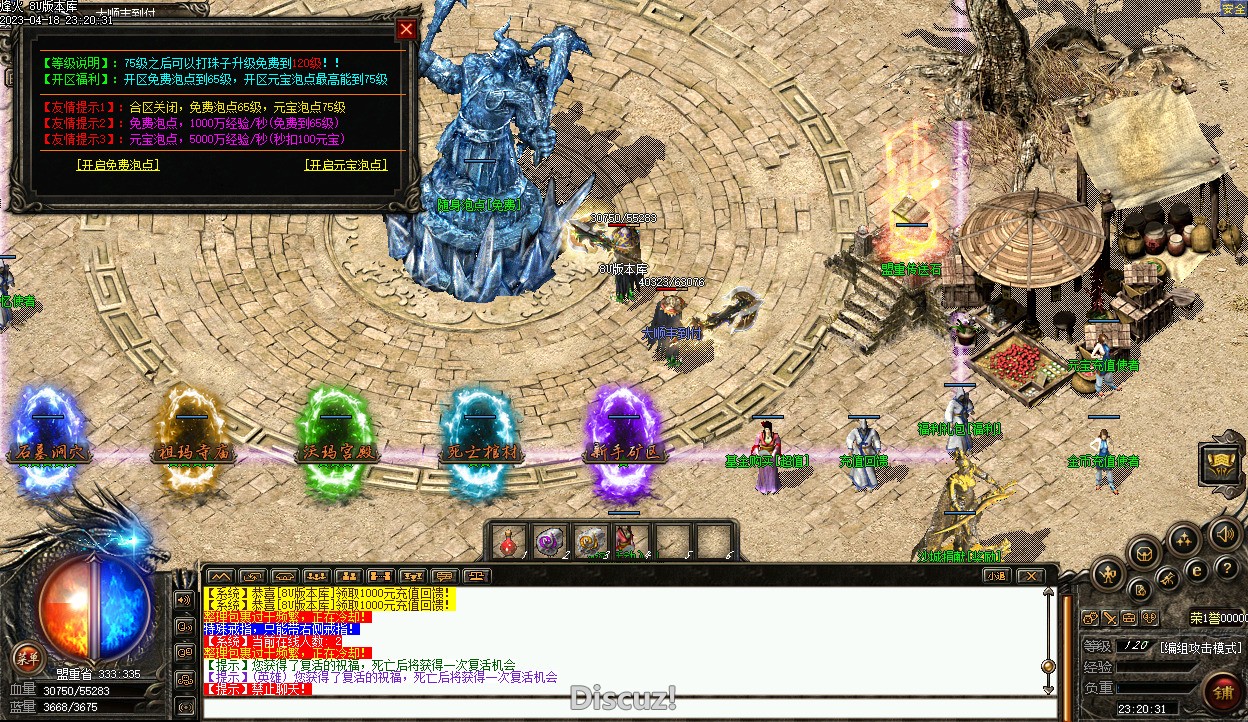This screenshot has height=722, width=1248.
Task: Select the purple swirl scroll in slot 2
Action: pyautogui.click(x=549, y=541)
